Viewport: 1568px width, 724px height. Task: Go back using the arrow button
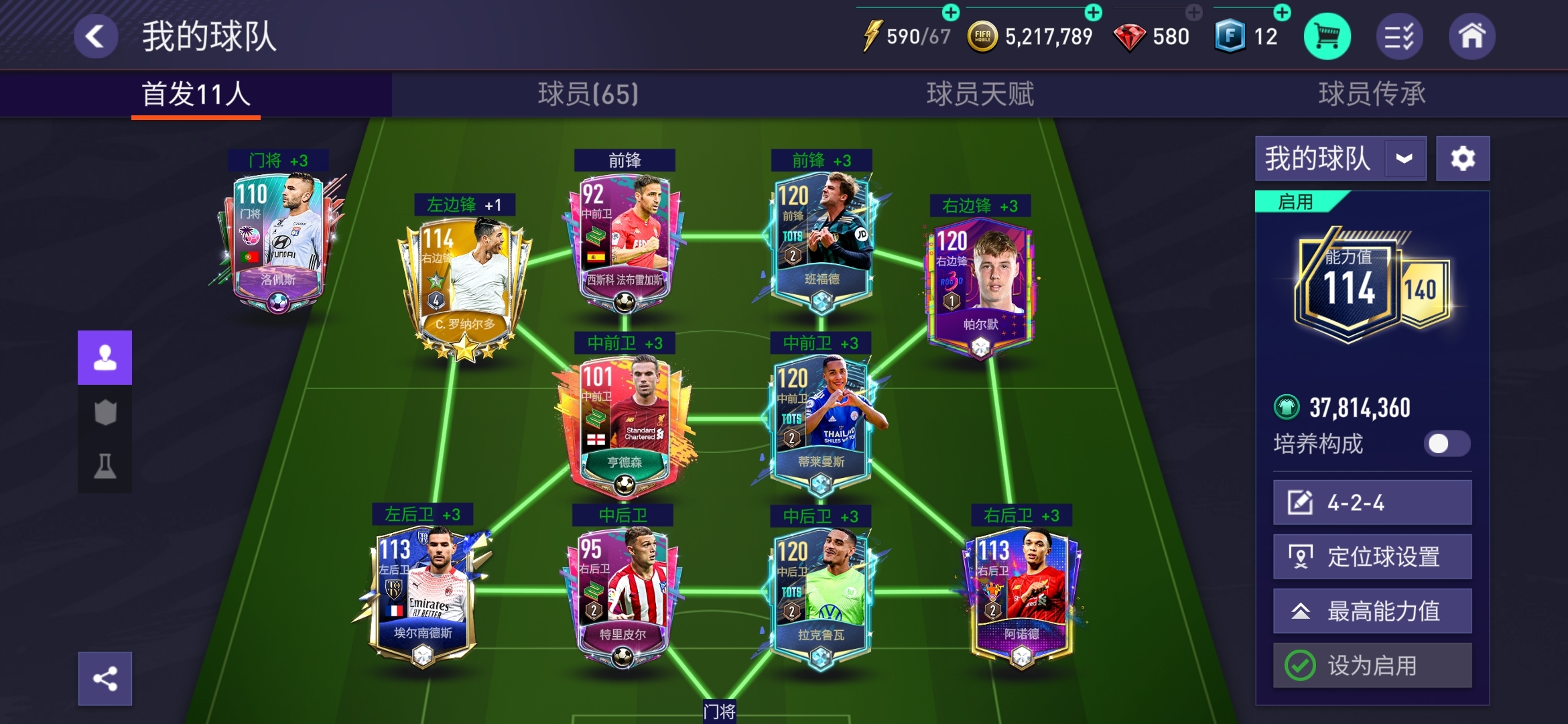96,36
